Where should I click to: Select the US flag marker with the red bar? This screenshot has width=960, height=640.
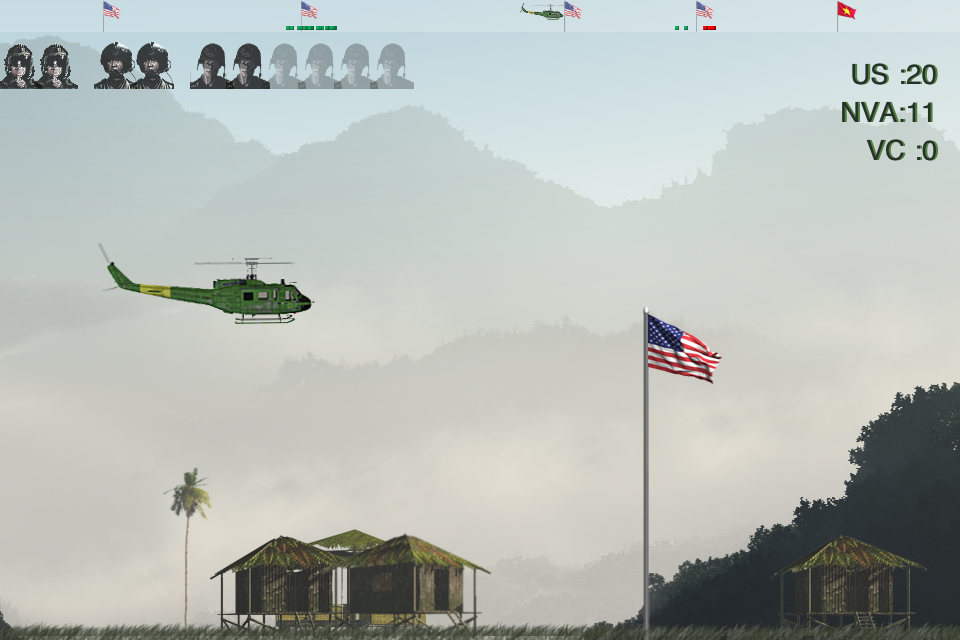tap(704, 11)
